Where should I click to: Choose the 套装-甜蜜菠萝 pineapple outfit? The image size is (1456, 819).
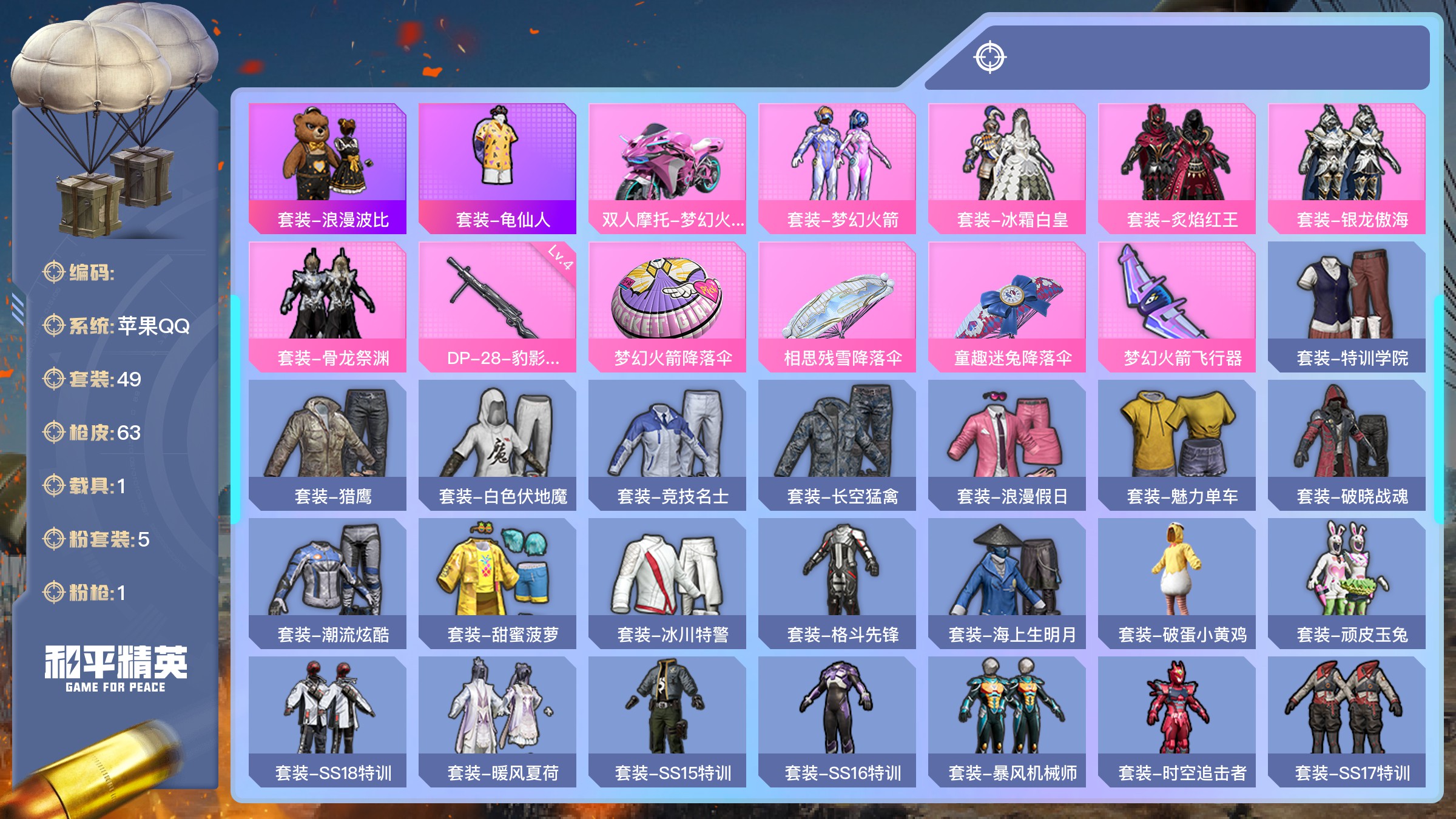tap(497, 583)
